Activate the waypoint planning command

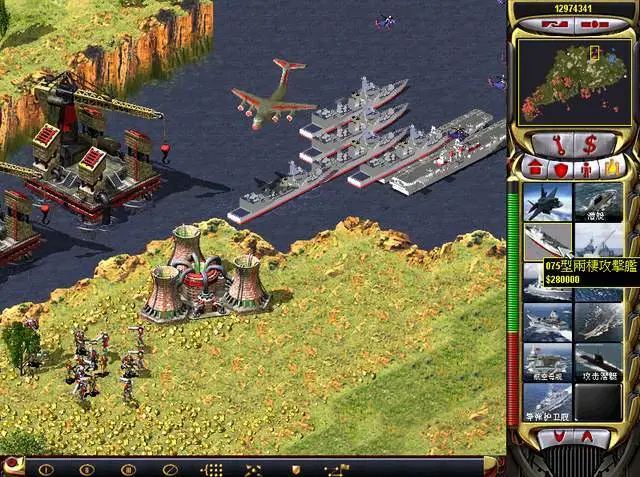pyautogui.click(x=337, y=468)
